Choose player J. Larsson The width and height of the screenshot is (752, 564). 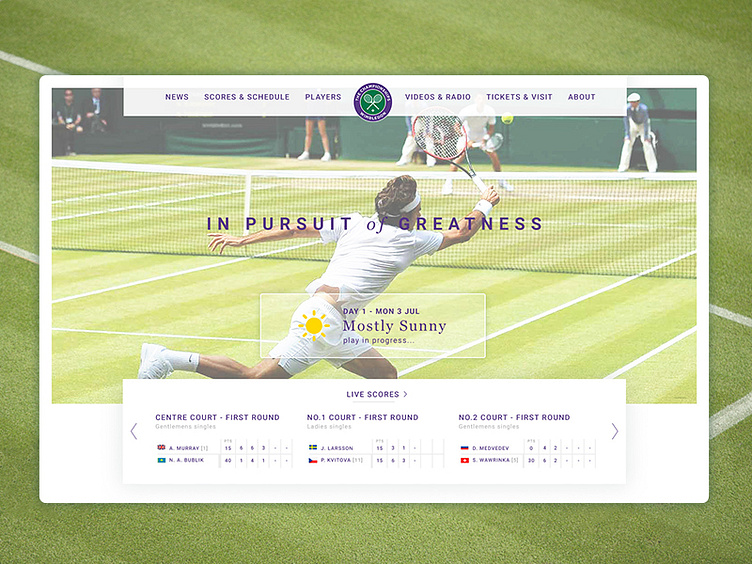pyautogui.click(x=338, y=448)
